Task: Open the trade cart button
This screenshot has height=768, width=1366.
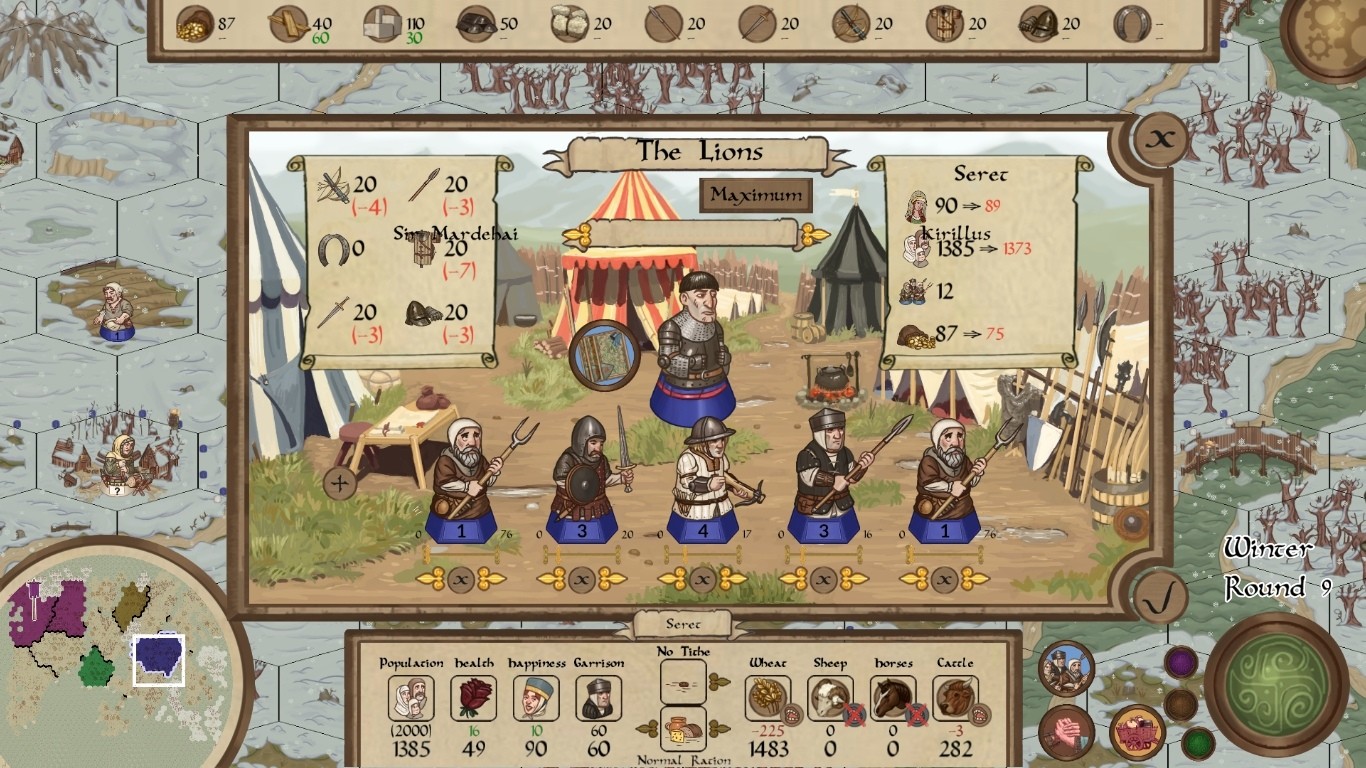Action: pyautogui.click(x=1137, y=732)
